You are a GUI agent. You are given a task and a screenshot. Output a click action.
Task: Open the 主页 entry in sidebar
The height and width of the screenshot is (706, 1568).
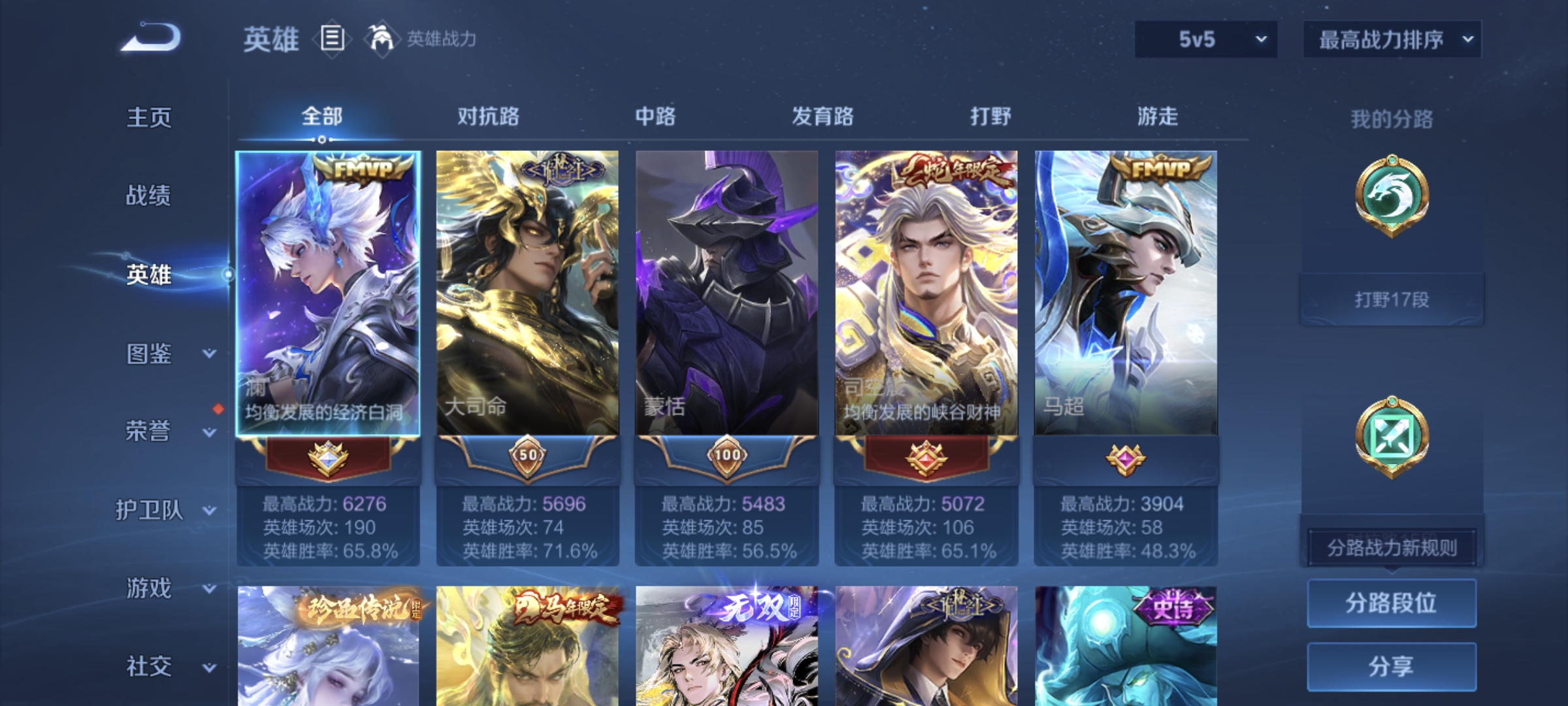149,118
